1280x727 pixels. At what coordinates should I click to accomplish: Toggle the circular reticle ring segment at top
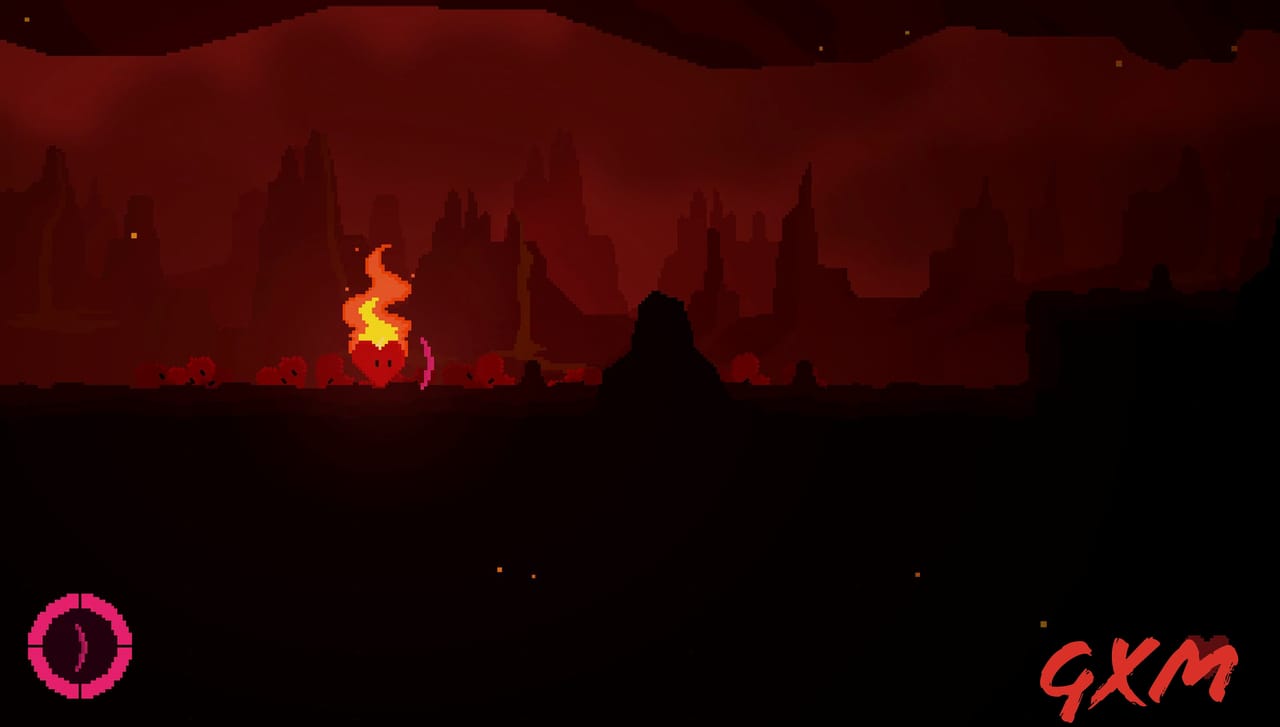pyautogui.click(x=80, y=600)
